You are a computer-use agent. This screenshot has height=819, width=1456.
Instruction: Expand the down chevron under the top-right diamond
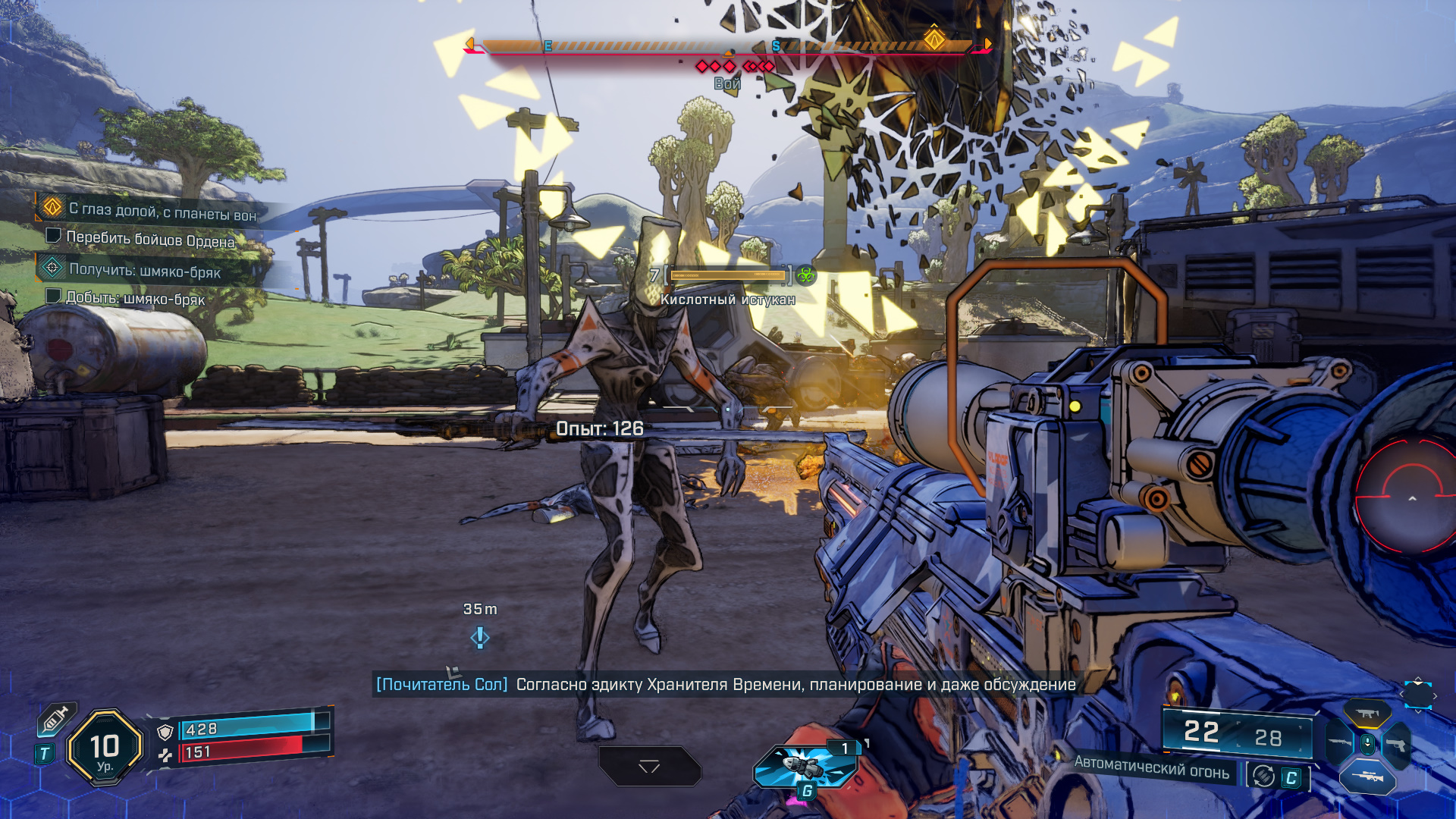(x=1418, y=713)
